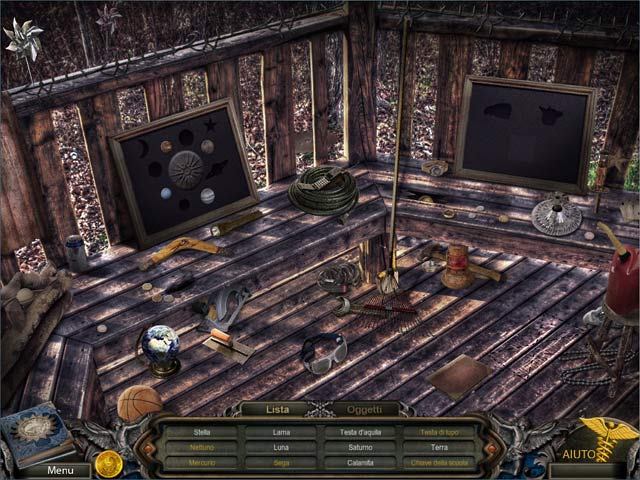Choose the Lama list entry
This screenshot has width=640, height=480.
pyautogui.click(x=280, y=432)
